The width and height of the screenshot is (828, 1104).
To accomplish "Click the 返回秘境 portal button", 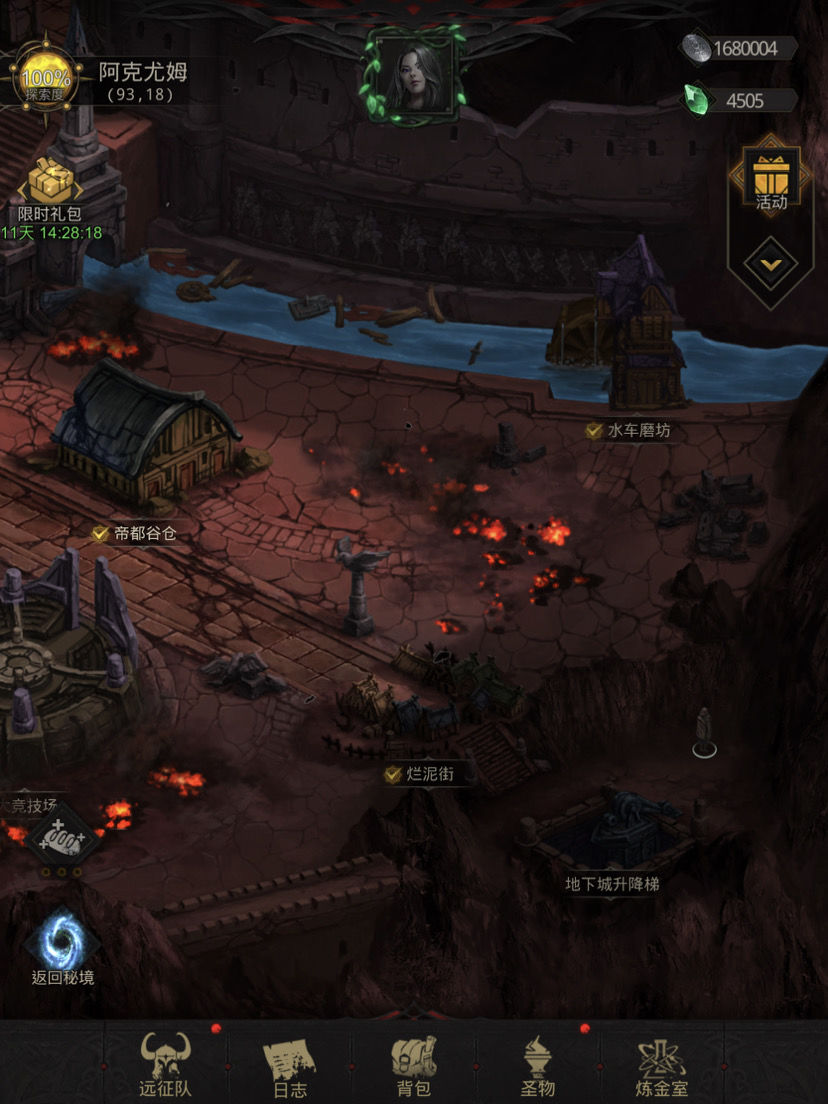I will pos(62,947).
